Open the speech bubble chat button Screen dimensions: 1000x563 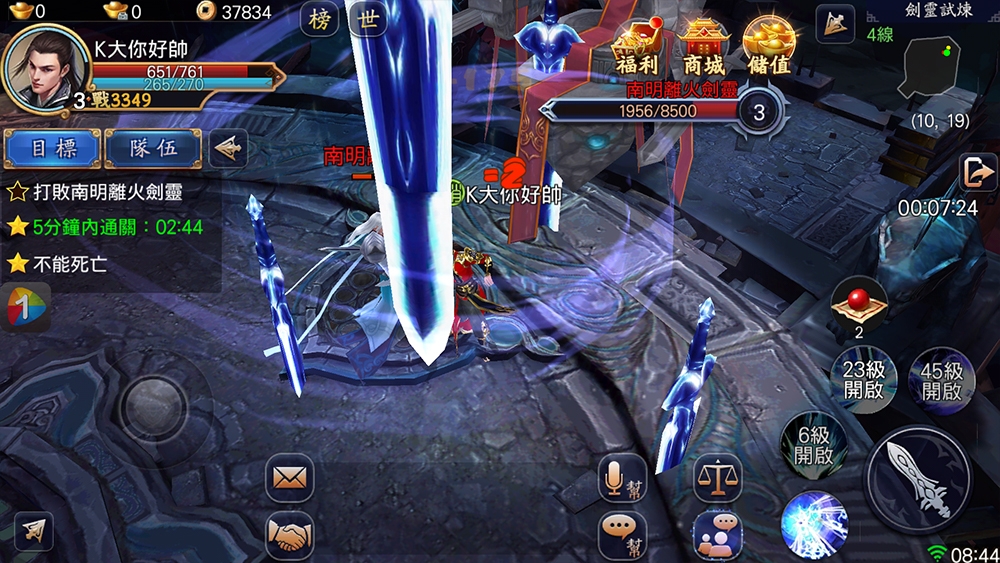pyautogui.click(x=622, y=536)
